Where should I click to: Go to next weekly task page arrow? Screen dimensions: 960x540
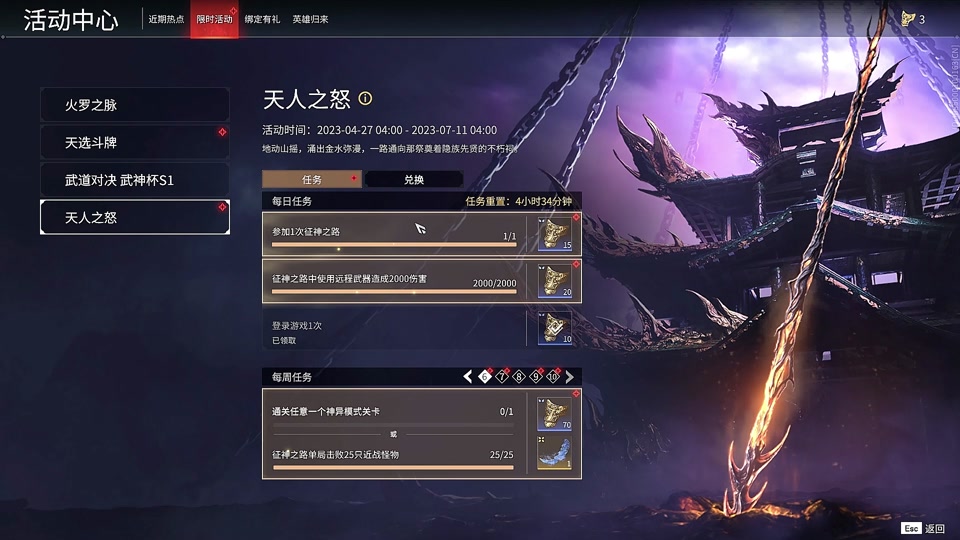click(570, 377)
